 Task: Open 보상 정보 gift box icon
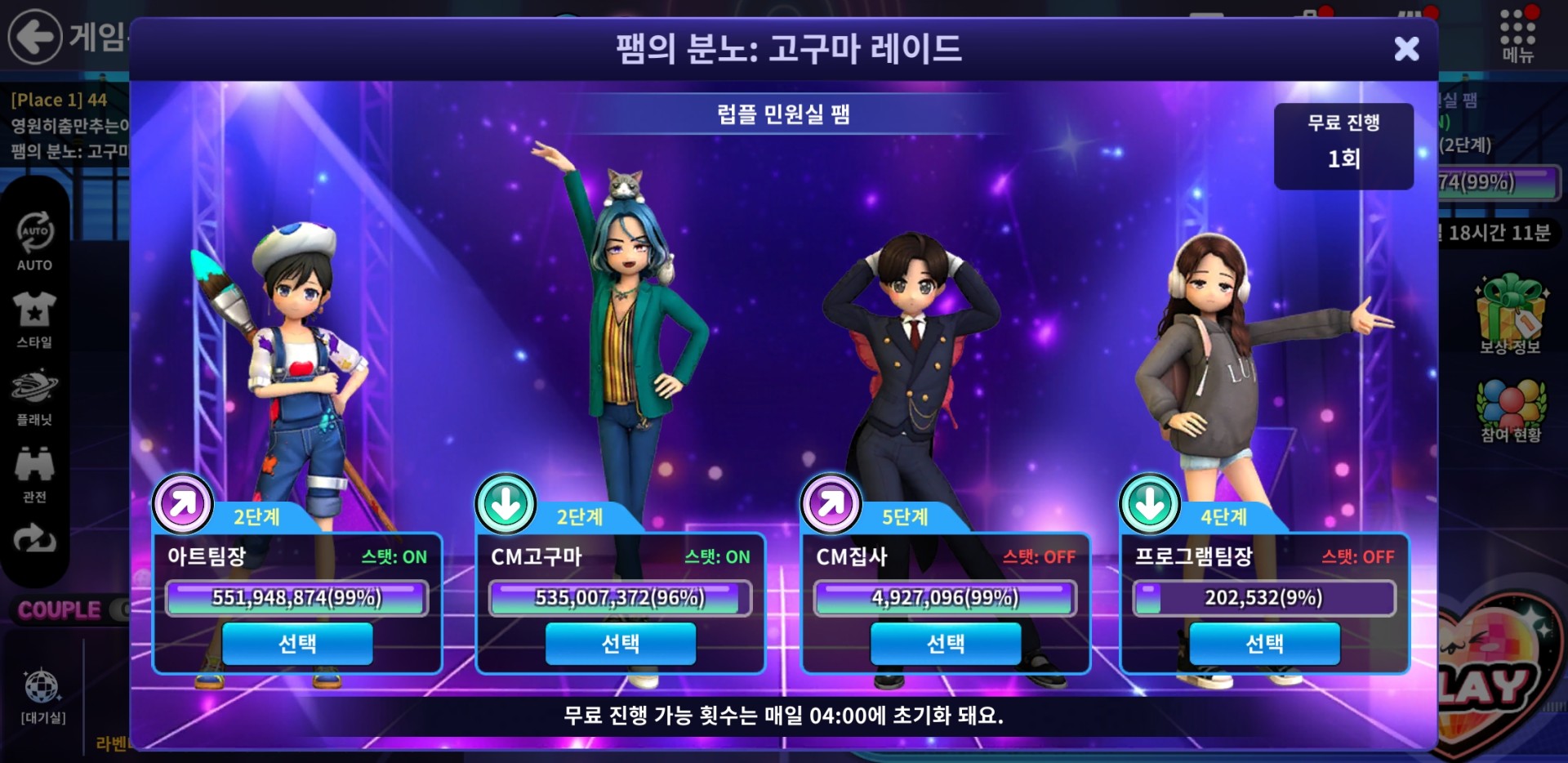click(1510, 315)
